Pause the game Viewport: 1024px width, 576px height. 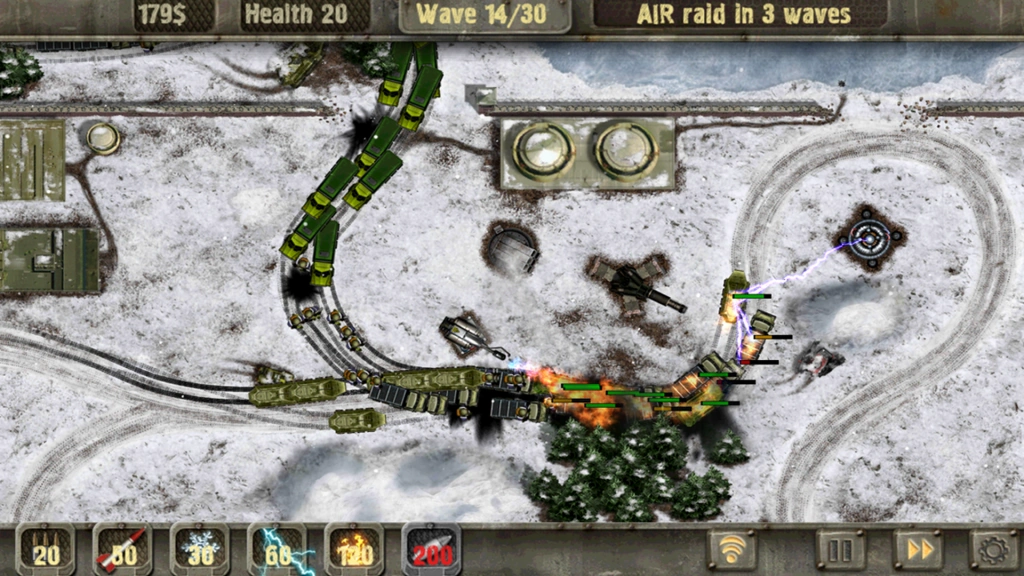pyautogui.click(x=841, y=549)
